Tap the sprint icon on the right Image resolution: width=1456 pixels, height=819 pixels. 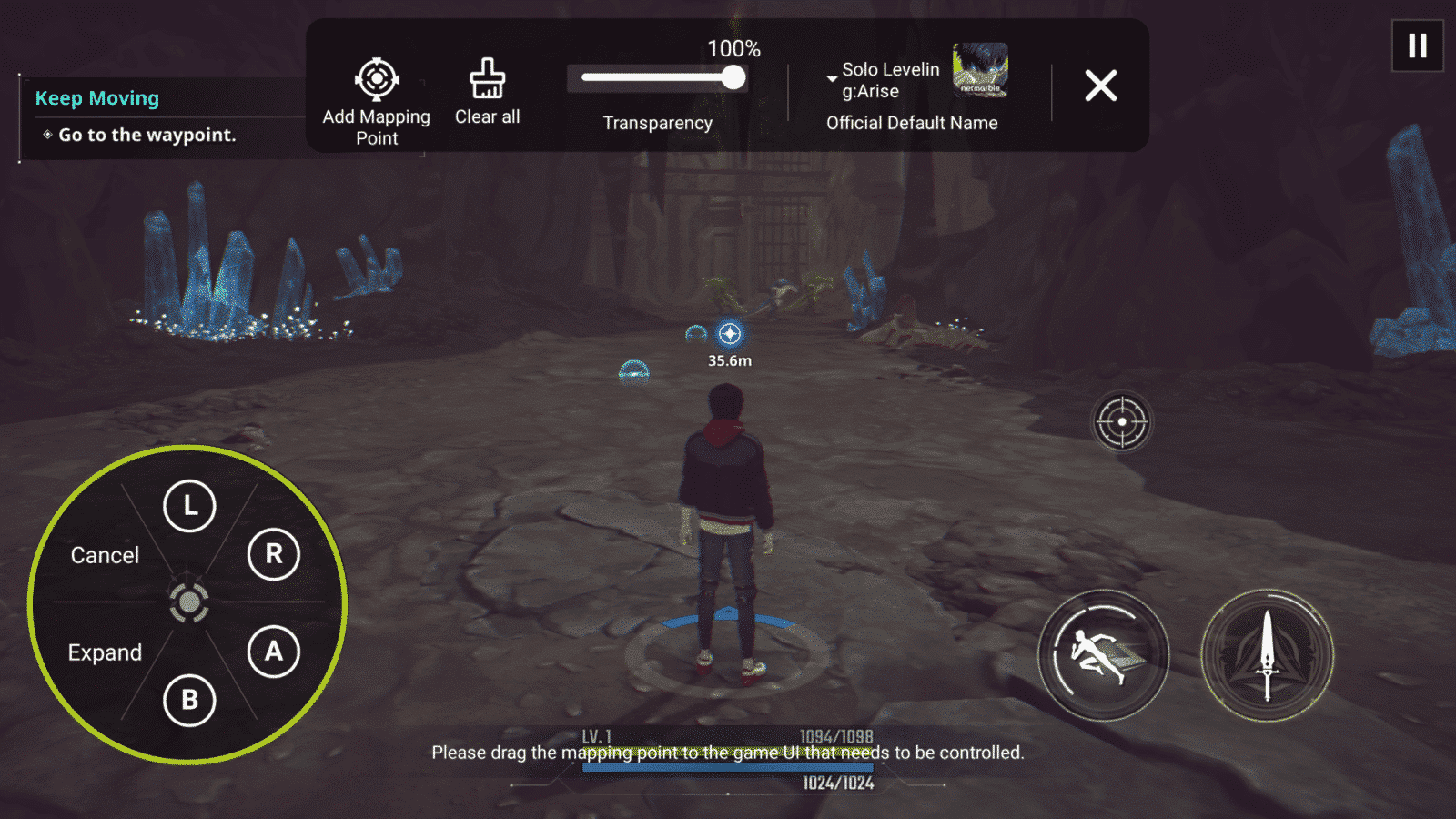click(1102, 653)
